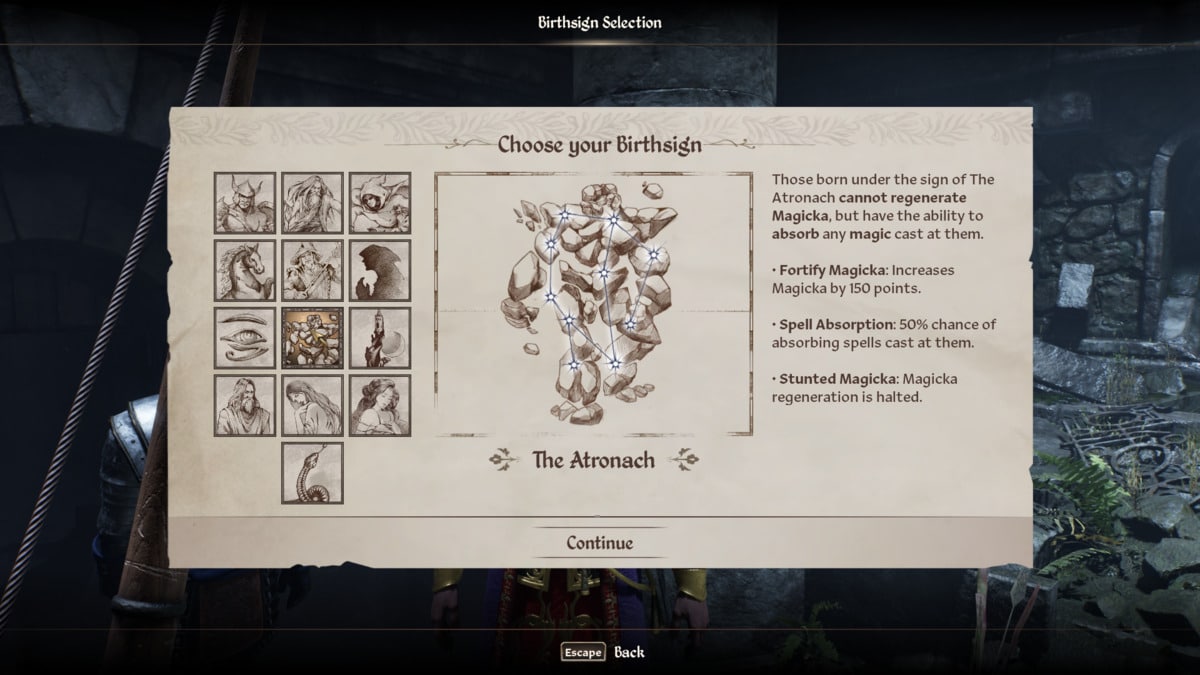
Task: Choose the Mage birthsign with bearded wizard
Action: click(312, 203)
